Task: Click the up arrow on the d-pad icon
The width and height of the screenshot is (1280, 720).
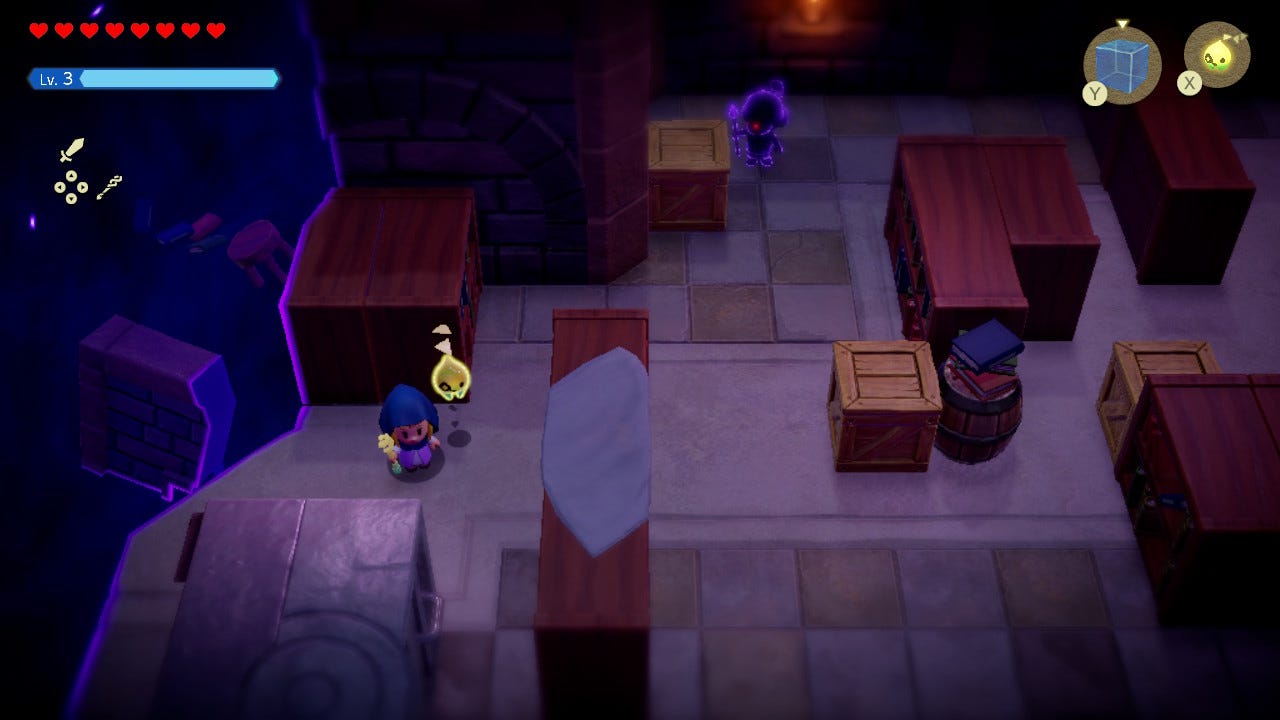Action: (x=71, y=176)
